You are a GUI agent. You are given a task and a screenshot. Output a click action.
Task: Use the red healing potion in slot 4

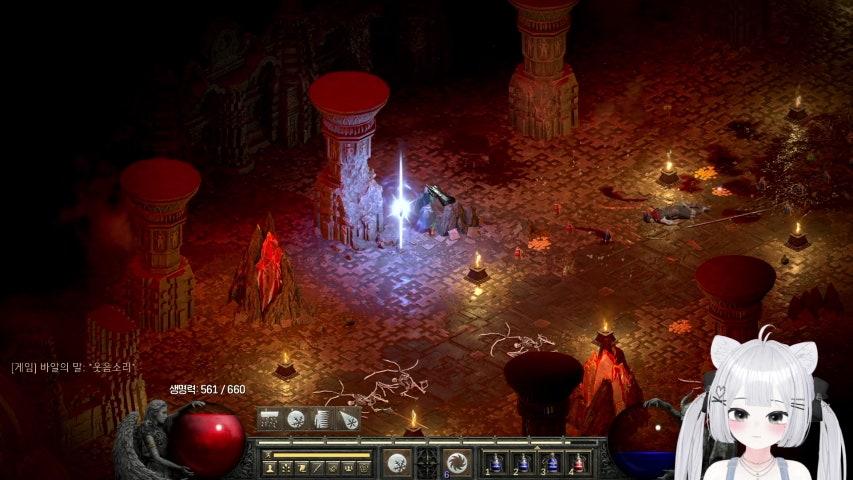coord(579,462)
